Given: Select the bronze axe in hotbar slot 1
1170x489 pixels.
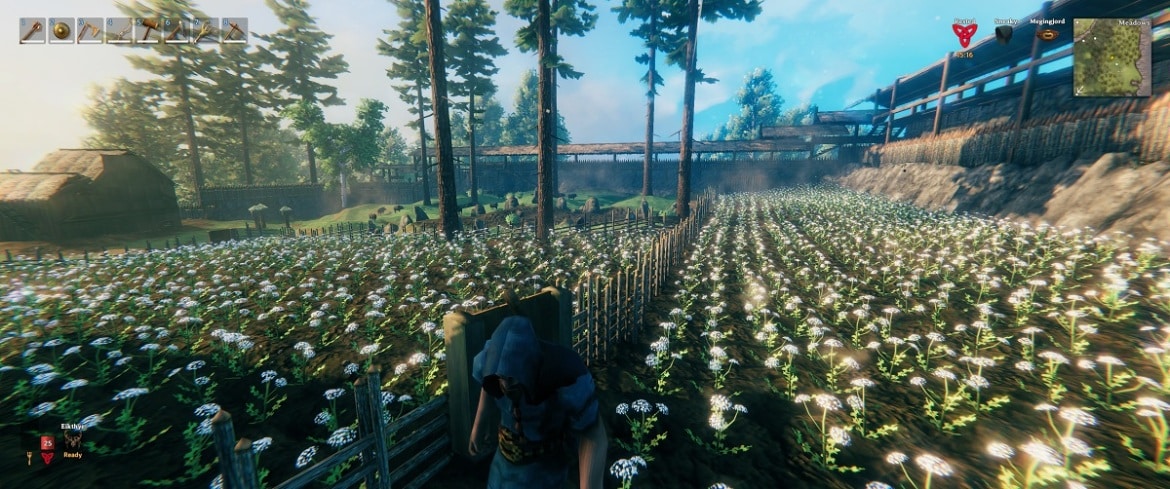Looking at the screenshot, I should click(32, 31).
